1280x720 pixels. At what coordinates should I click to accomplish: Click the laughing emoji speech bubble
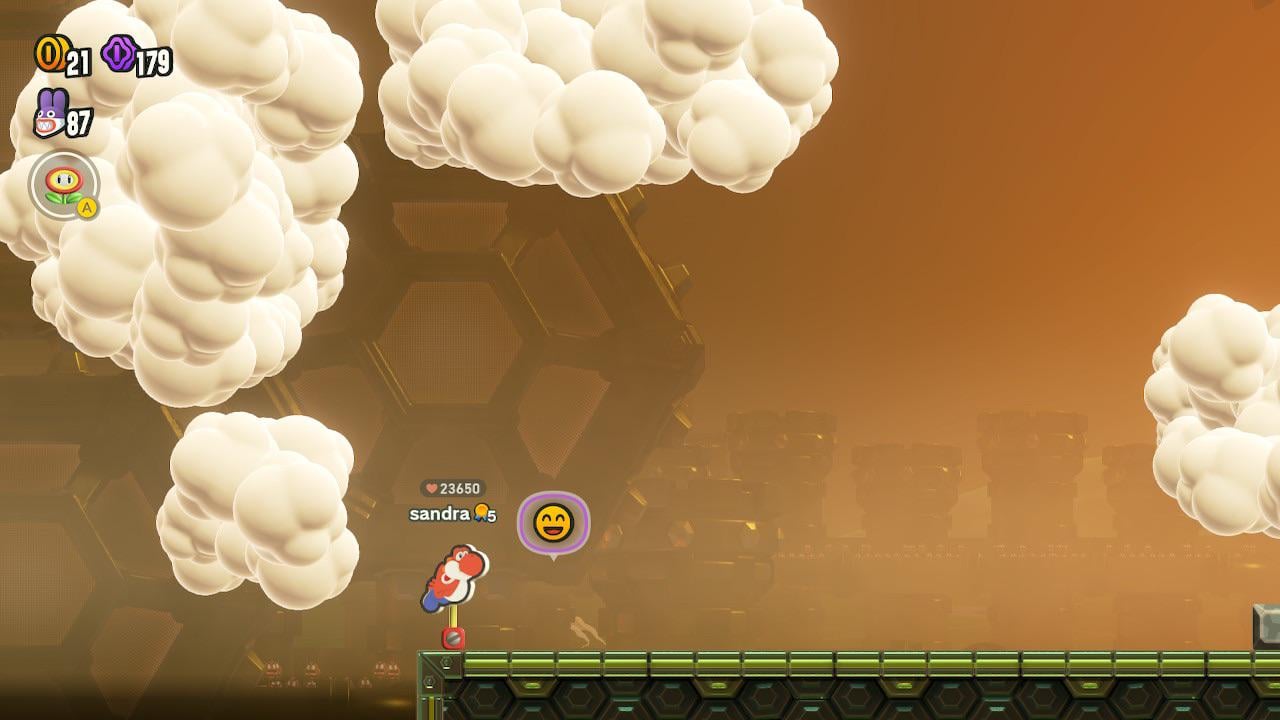pyautogui.click(x=553, y=523)
